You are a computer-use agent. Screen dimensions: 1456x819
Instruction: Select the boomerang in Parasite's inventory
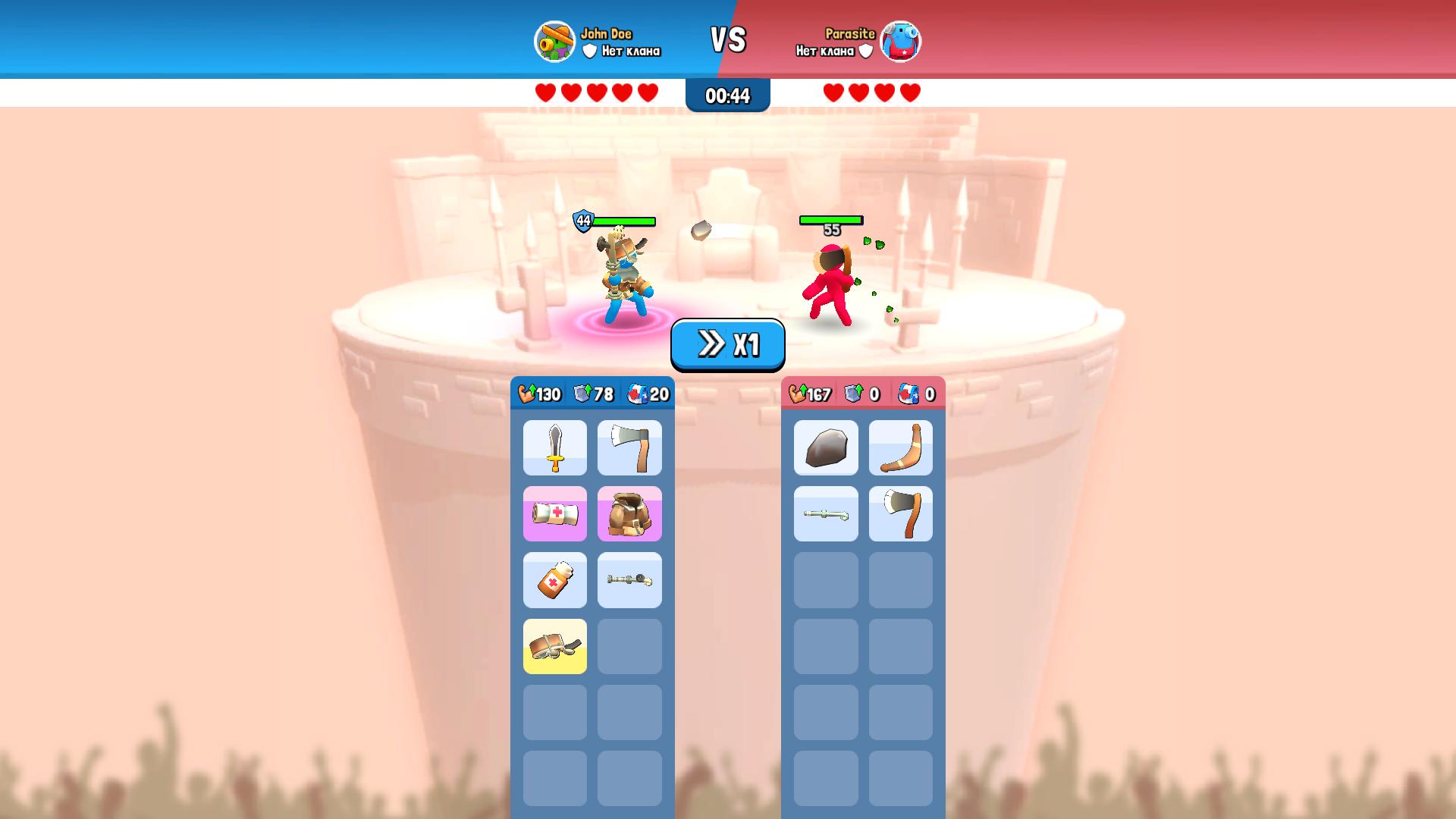click(x=901, y=447)
